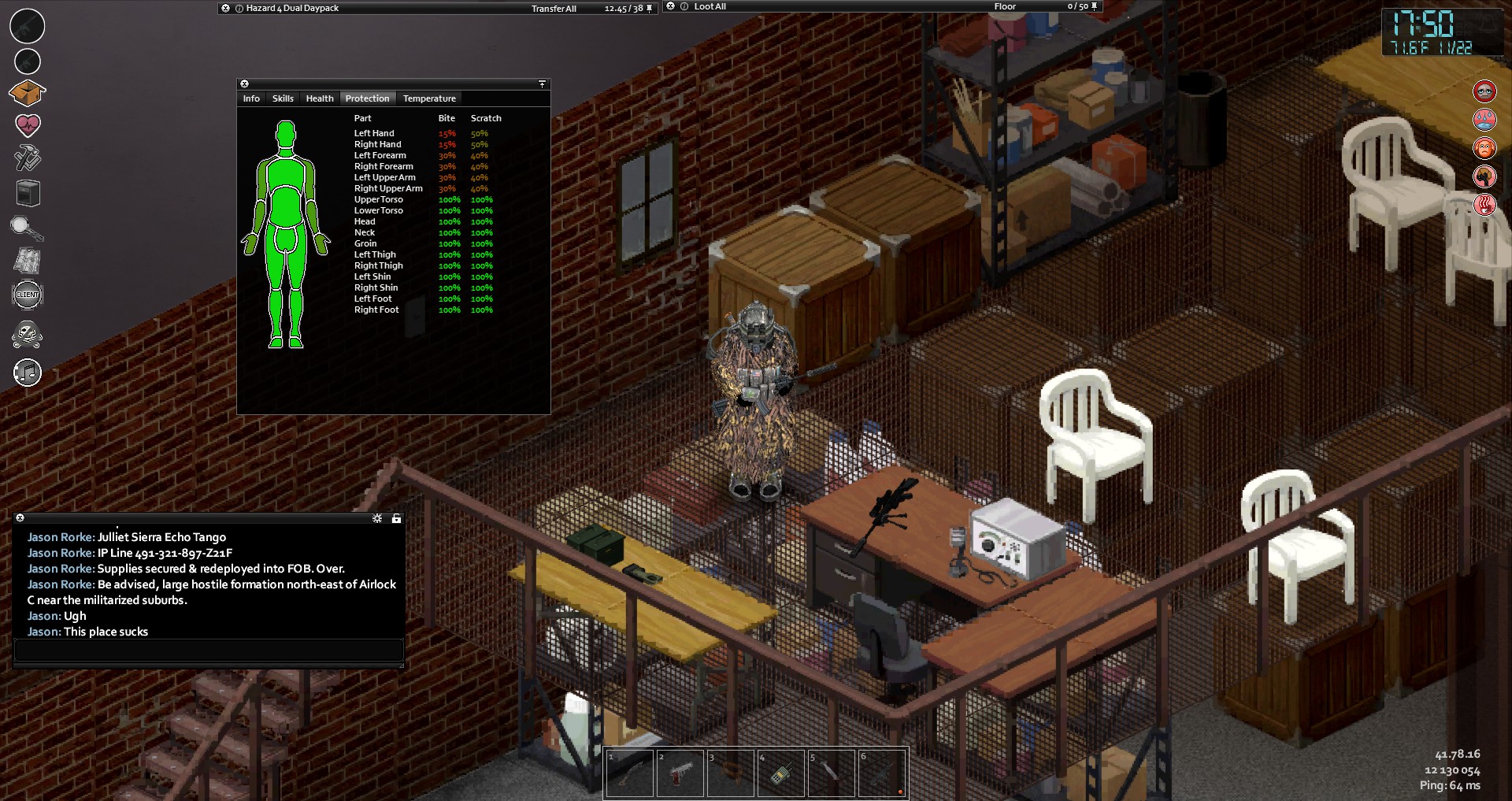The image size is (1512, 801).
Task: Click the Client button in sidebar
Action: pos(28,295)
